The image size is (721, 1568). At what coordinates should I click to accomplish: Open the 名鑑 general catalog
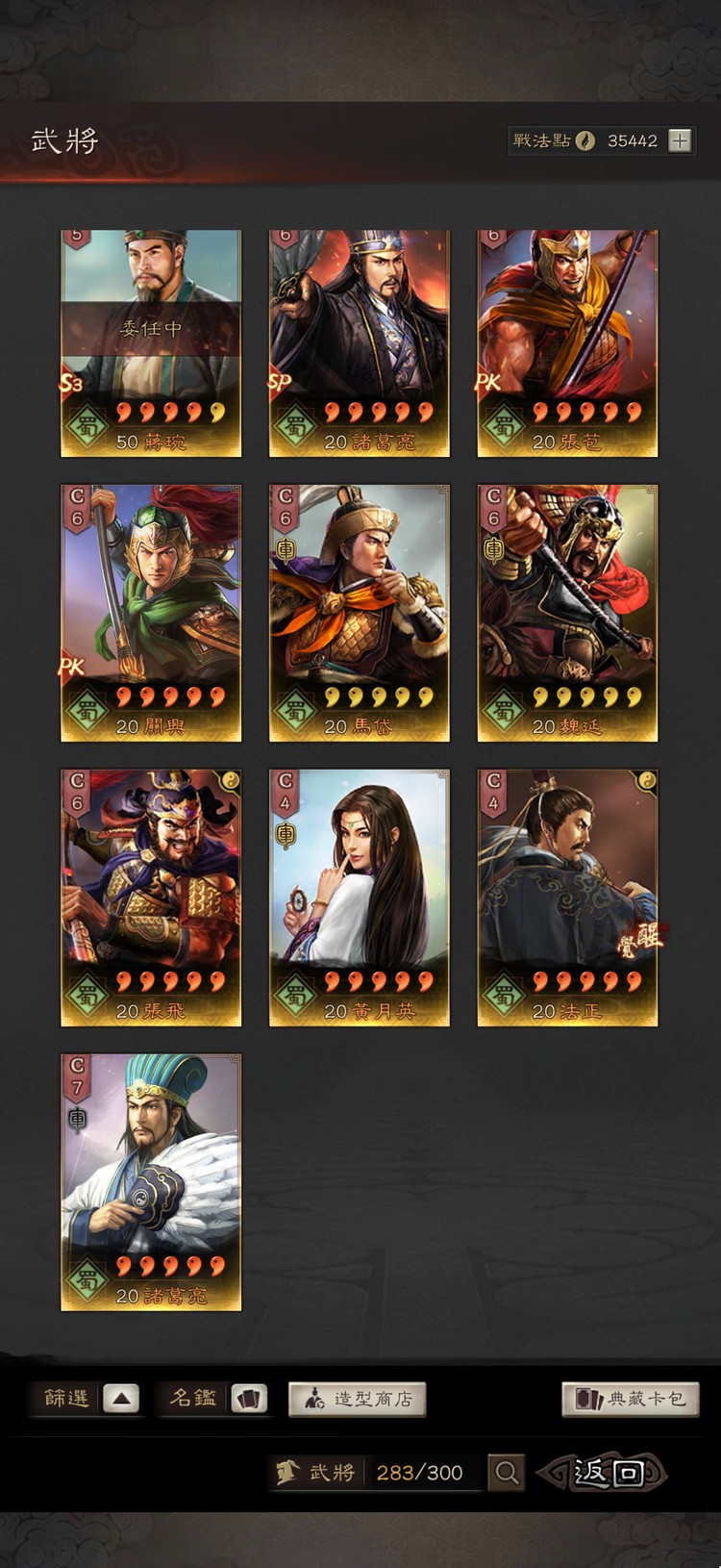click(x=249, y=1399)
